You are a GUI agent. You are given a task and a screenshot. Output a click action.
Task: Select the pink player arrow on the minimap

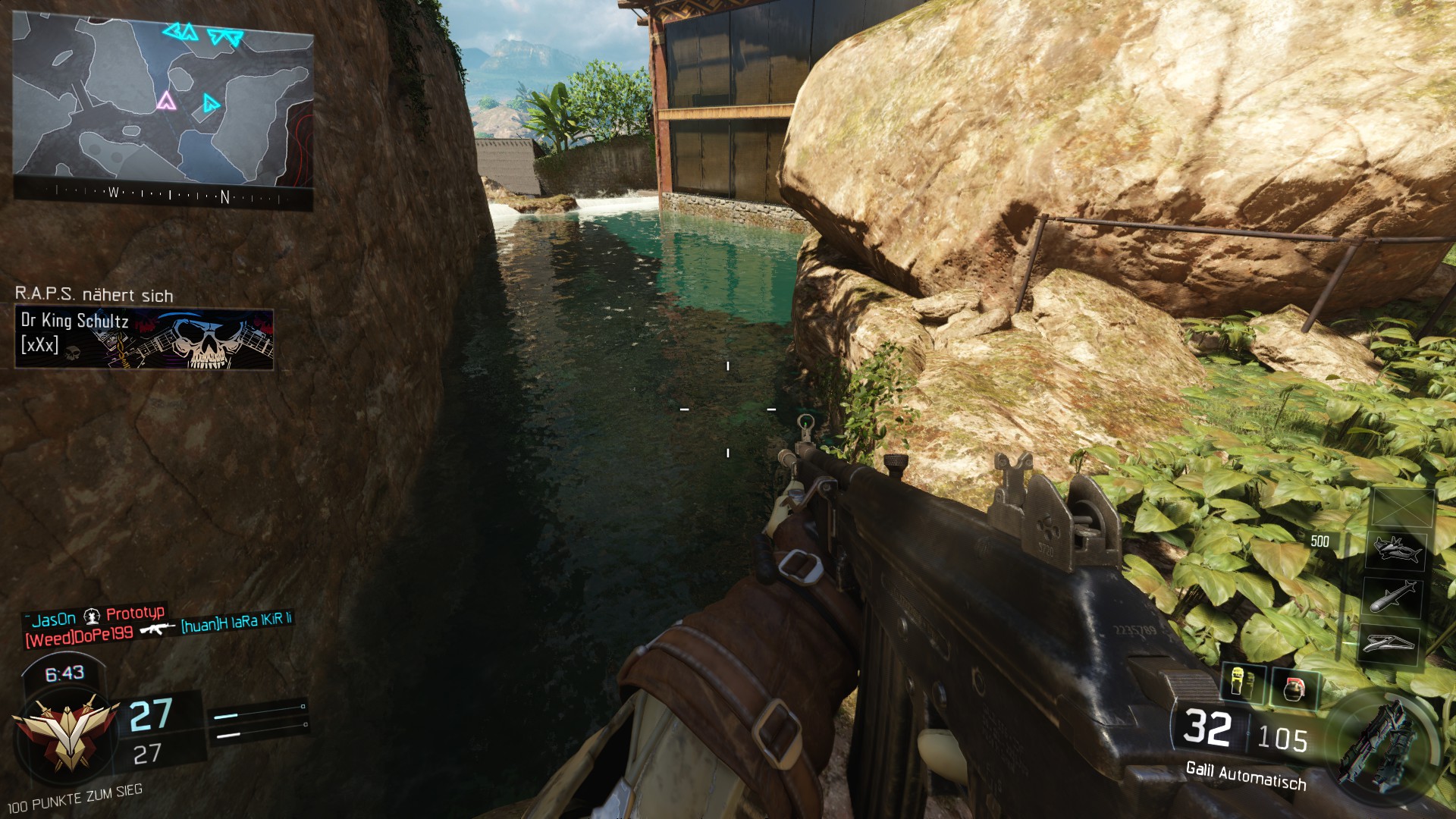[x=165, y=100]
